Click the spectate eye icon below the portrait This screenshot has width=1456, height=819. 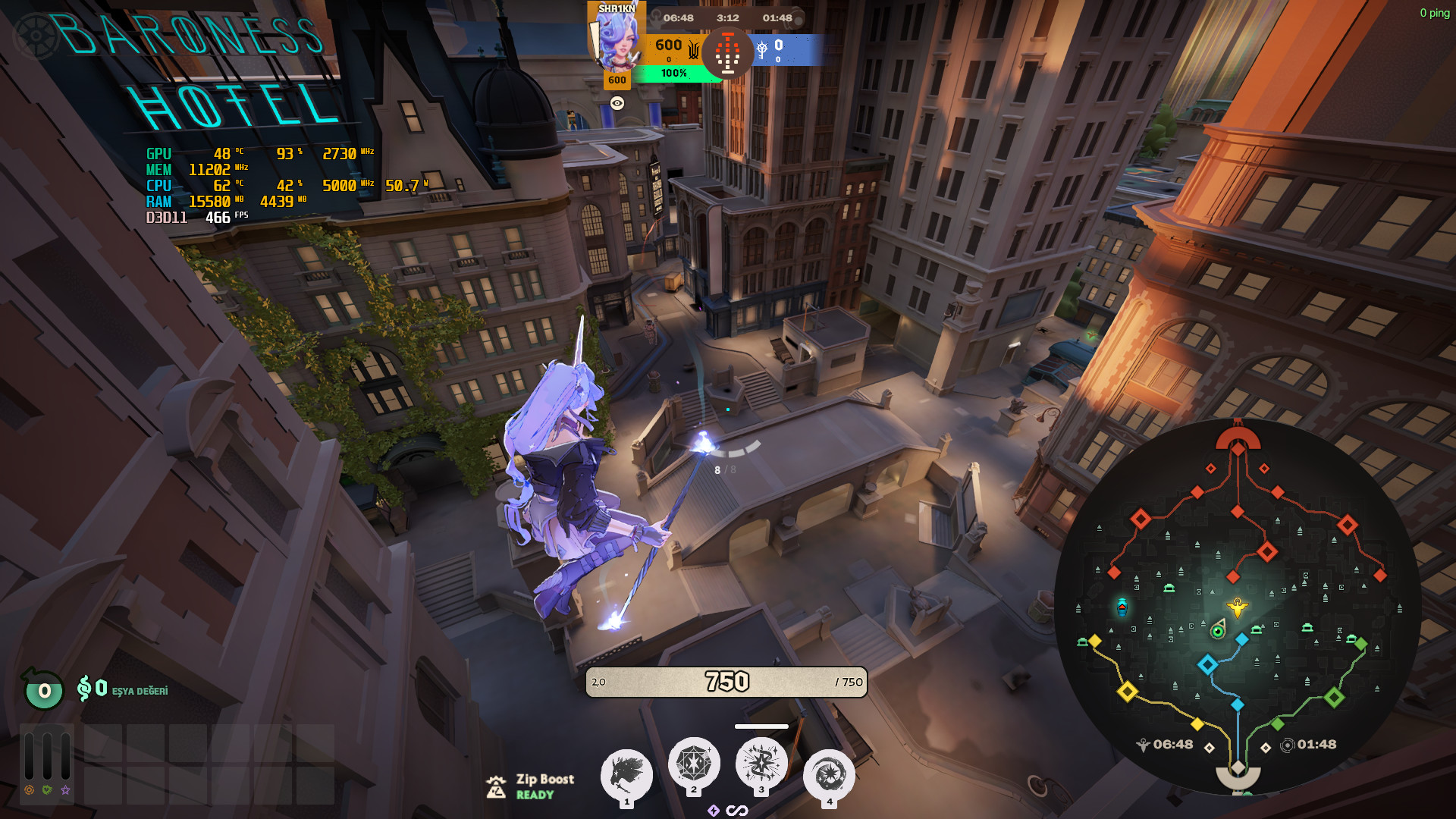[617, 103]
